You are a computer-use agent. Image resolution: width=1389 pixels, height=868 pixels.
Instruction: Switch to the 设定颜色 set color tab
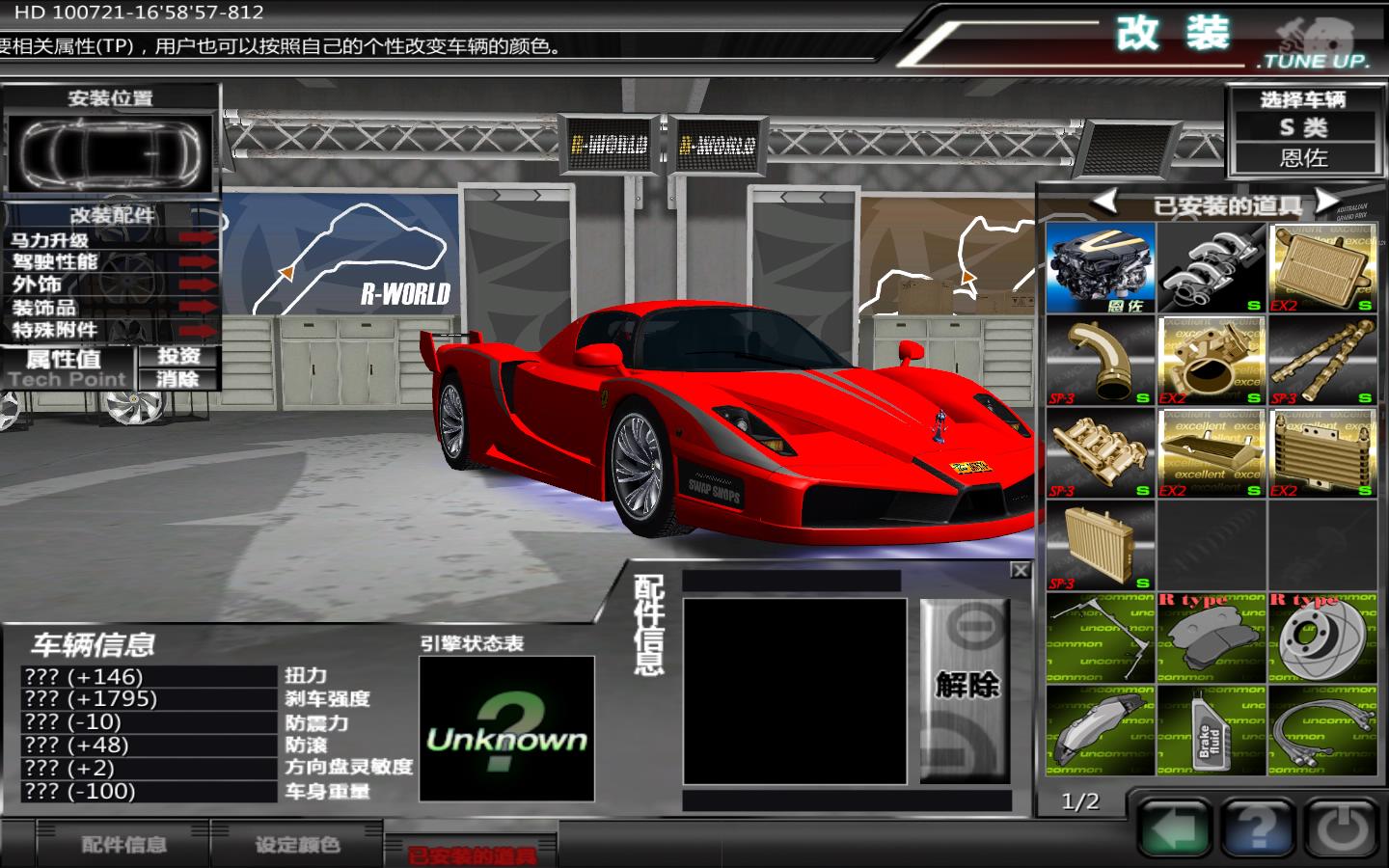(x=297, y=845)
